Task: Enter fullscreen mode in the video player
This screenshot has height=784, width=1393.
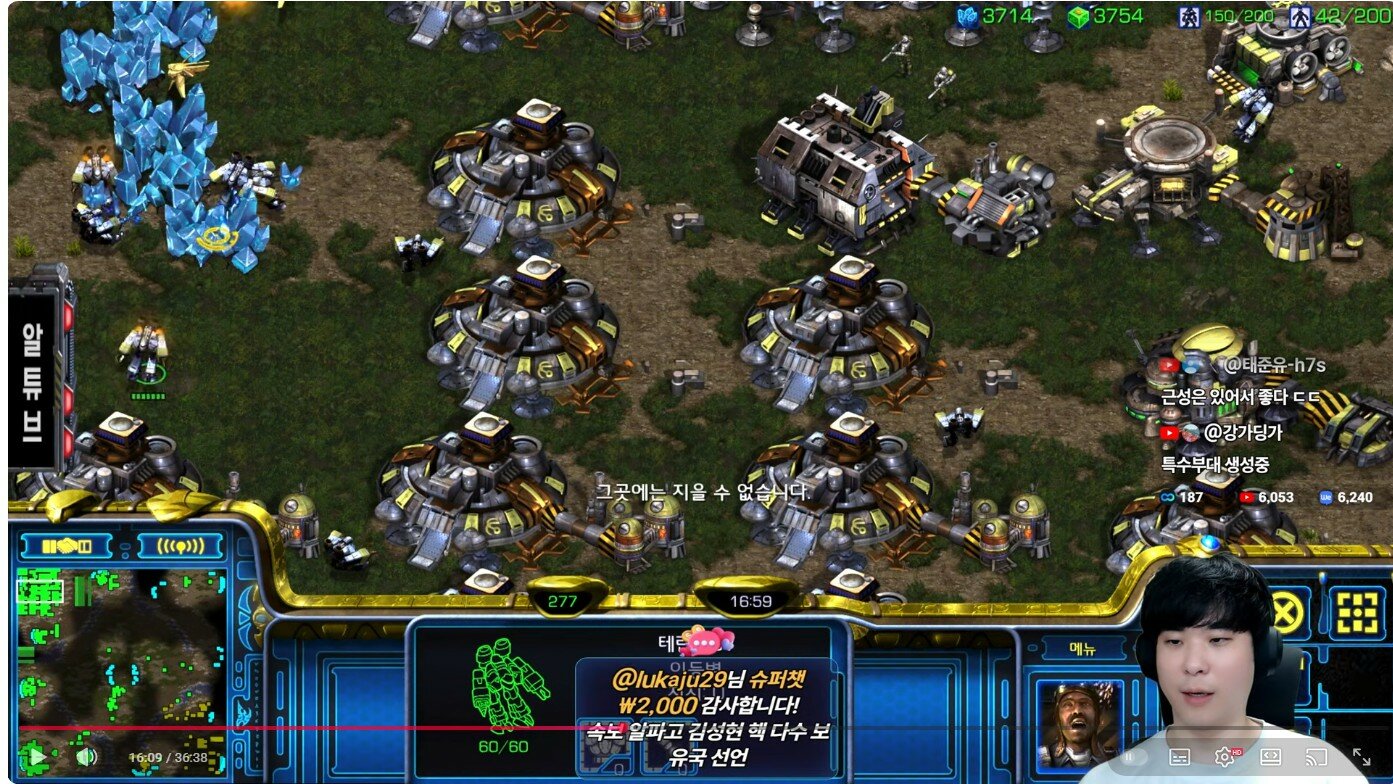Action: click(x=1362, y=757)
